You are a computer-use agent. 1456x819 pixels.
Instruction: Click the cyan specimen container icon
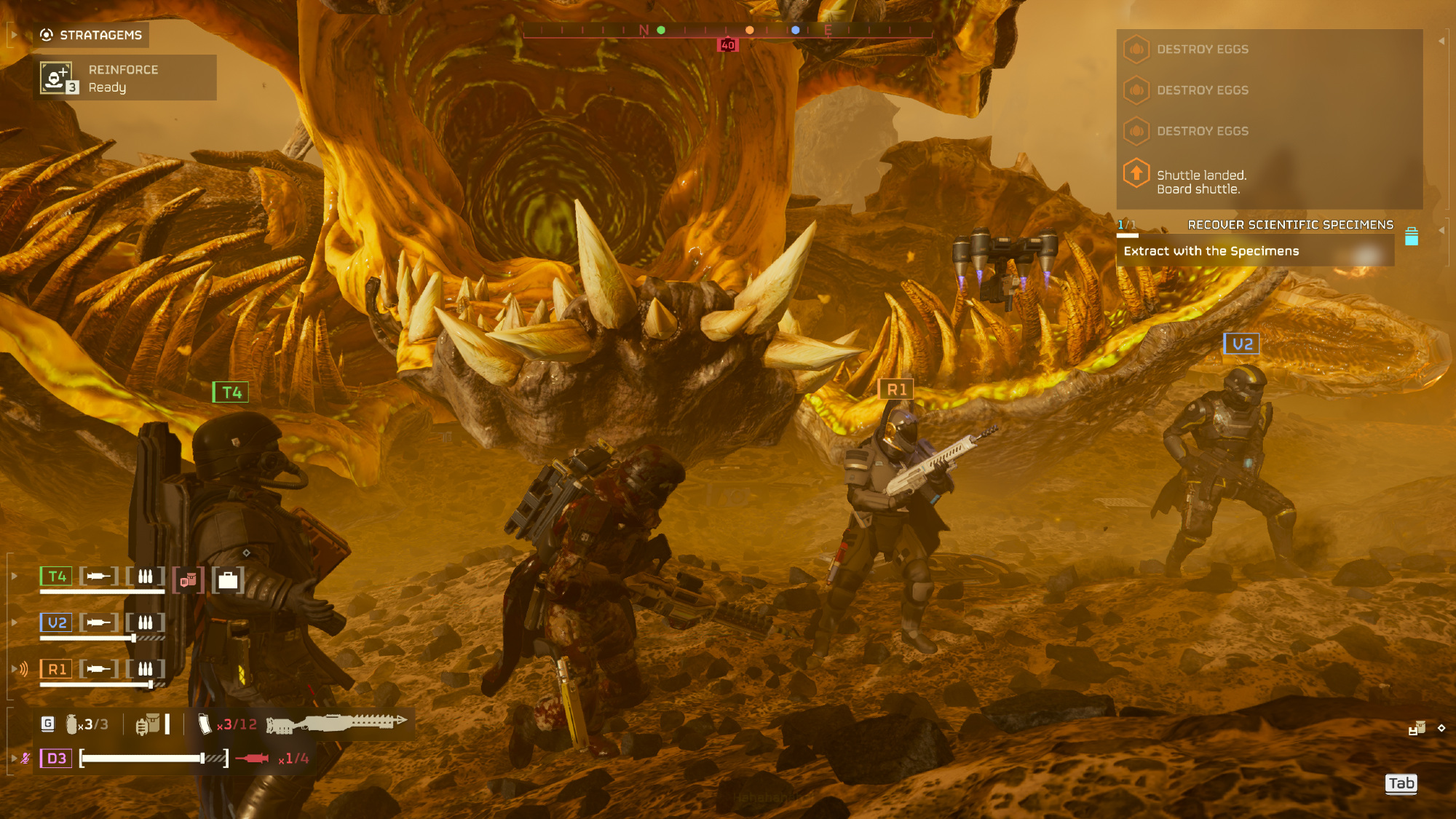[x=1411, y=237]
